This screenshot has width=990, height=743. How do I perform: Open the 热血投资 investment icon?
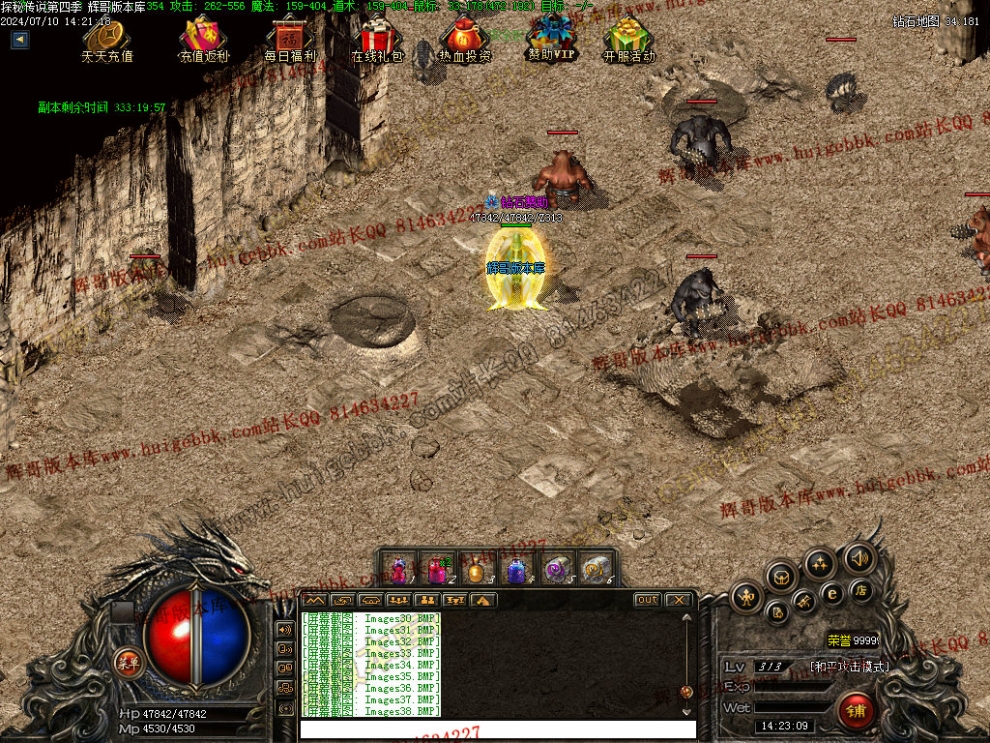[464, 38]
